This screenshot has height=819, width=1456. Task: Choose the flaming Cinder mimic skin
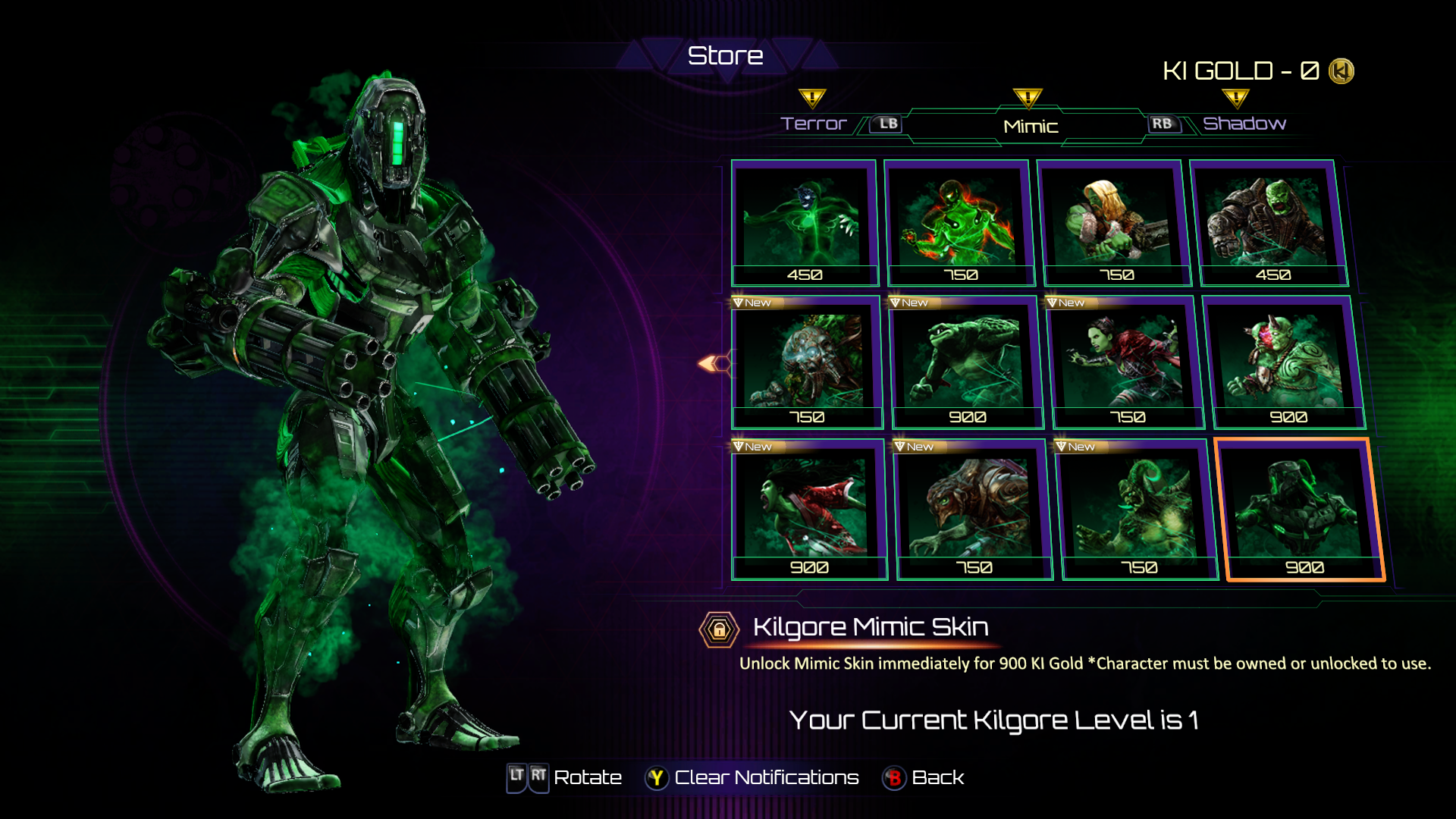[959, 222]
